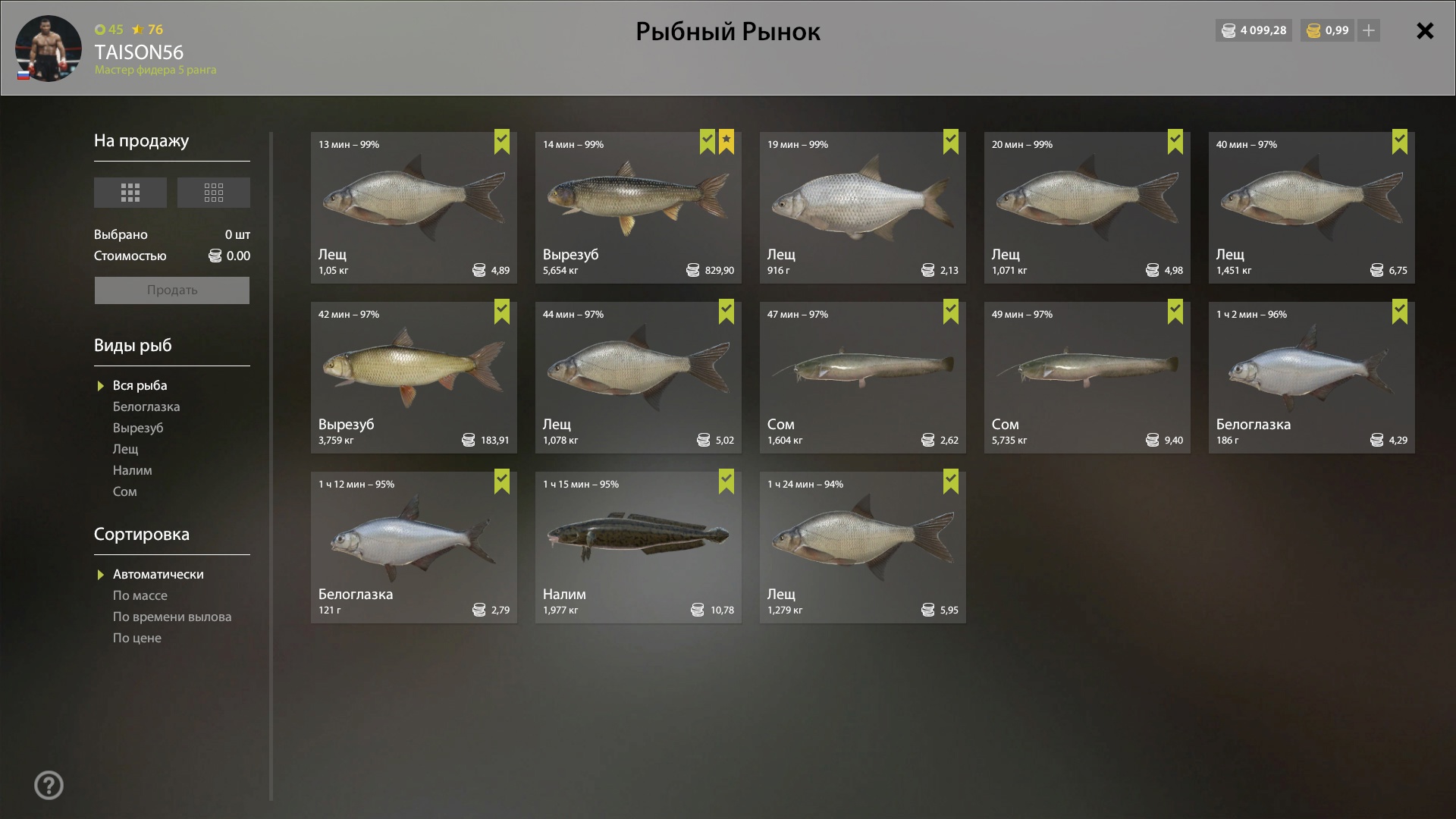Filter fish list by Вырезуб
This screenshot has width=1456, height=819.
(x=138, y=428)
